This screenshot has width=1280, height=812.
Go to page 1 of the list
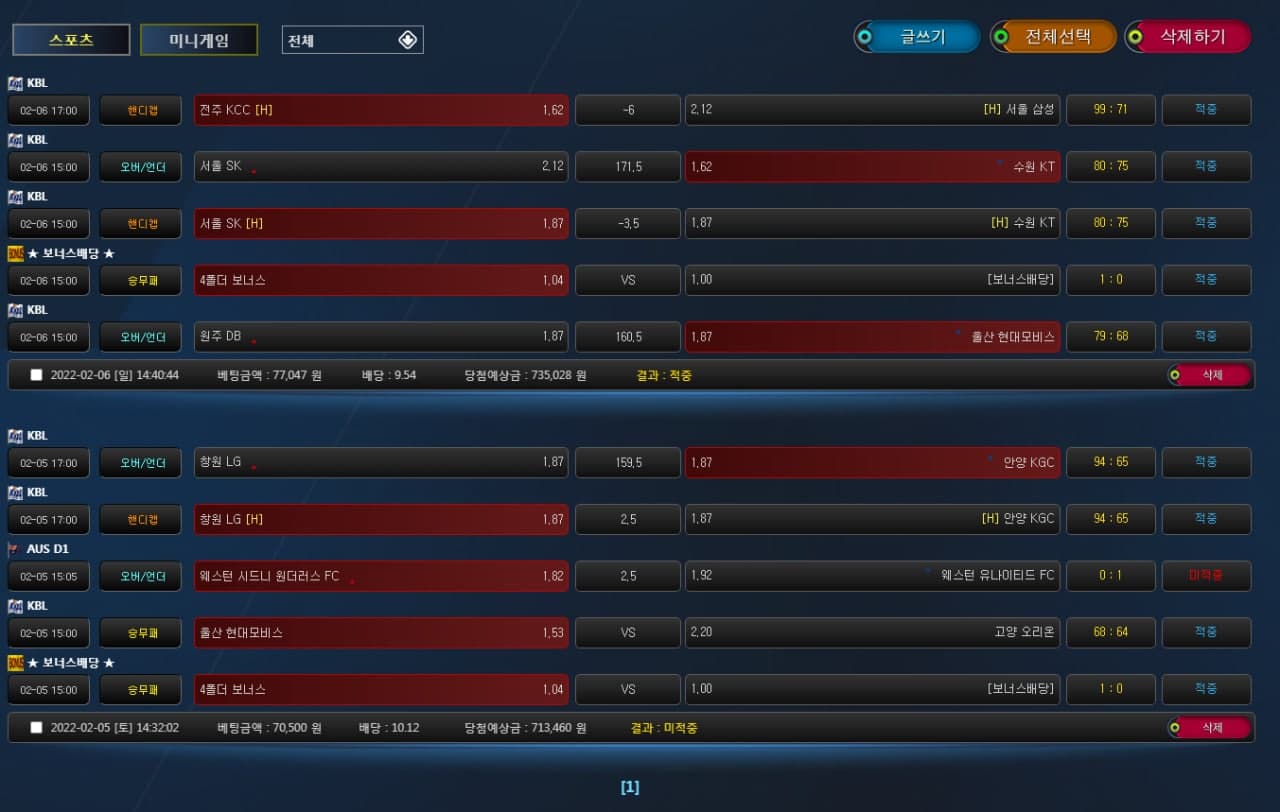(x=630, y=787)
